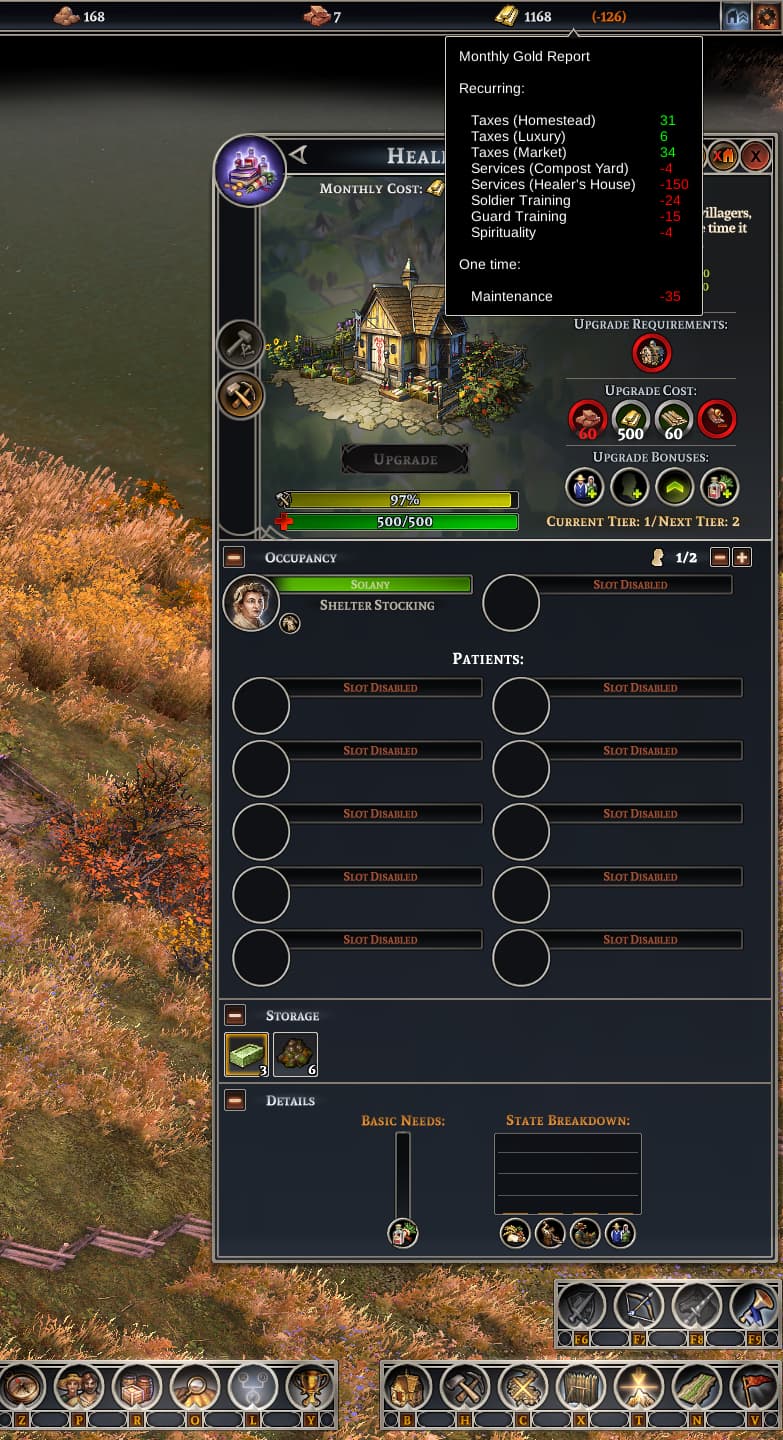The image size is (783, 1440).
Task: Decrease worker slots with the minus button
Action: pyautogui.click(x=720, y=557)
